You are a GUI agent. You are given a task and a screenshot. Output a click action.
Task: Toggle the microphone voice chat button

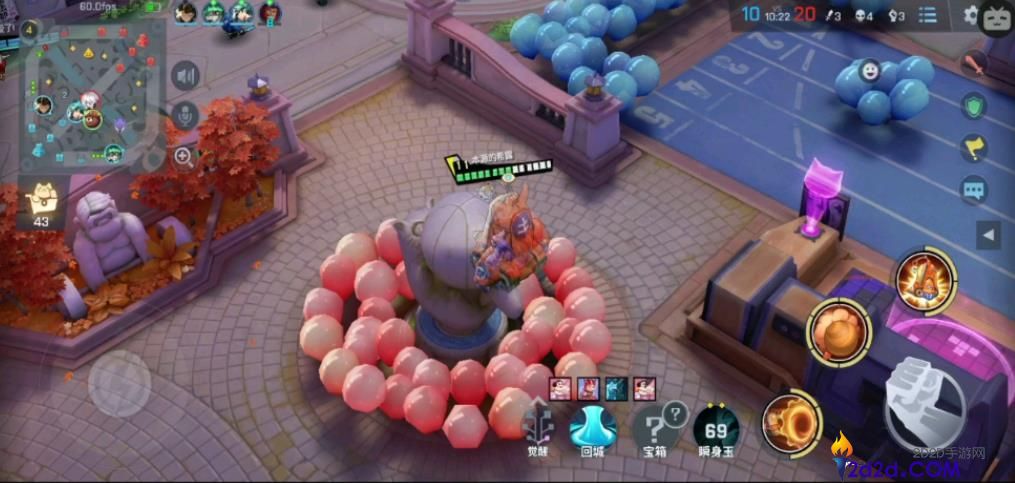185,115
